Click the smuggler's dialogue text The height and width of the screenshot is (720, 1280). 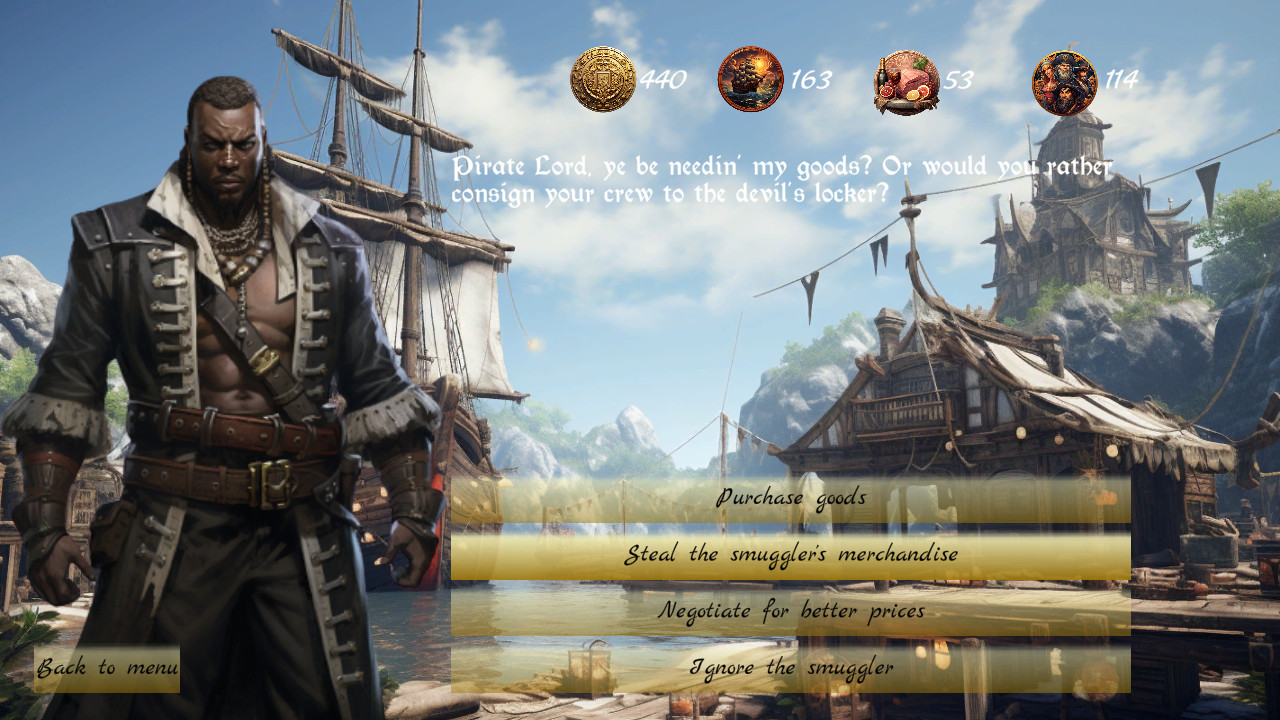(x=780, y=180)
